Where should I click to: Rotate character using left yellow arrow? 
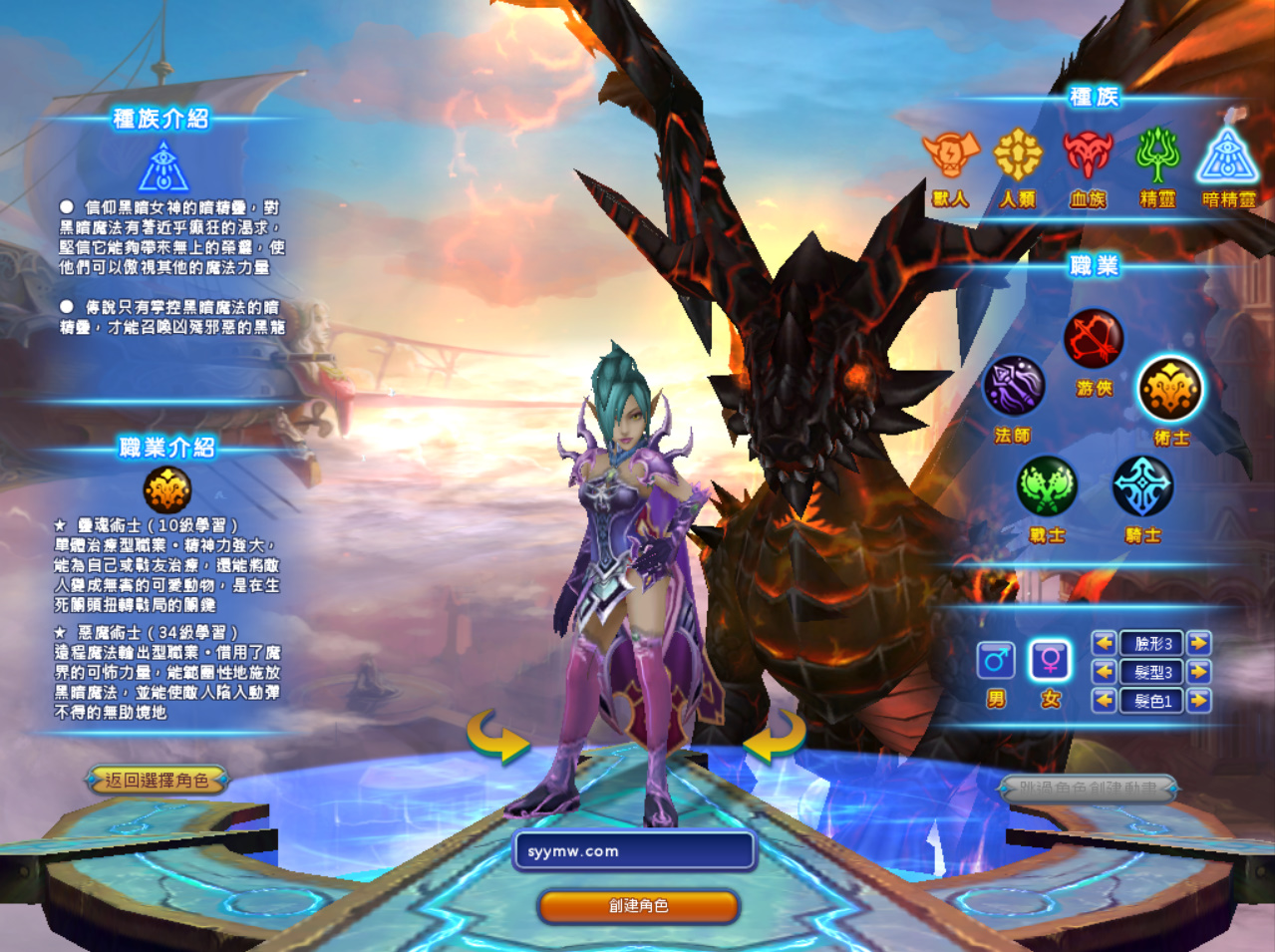click(x=497, y=738)
